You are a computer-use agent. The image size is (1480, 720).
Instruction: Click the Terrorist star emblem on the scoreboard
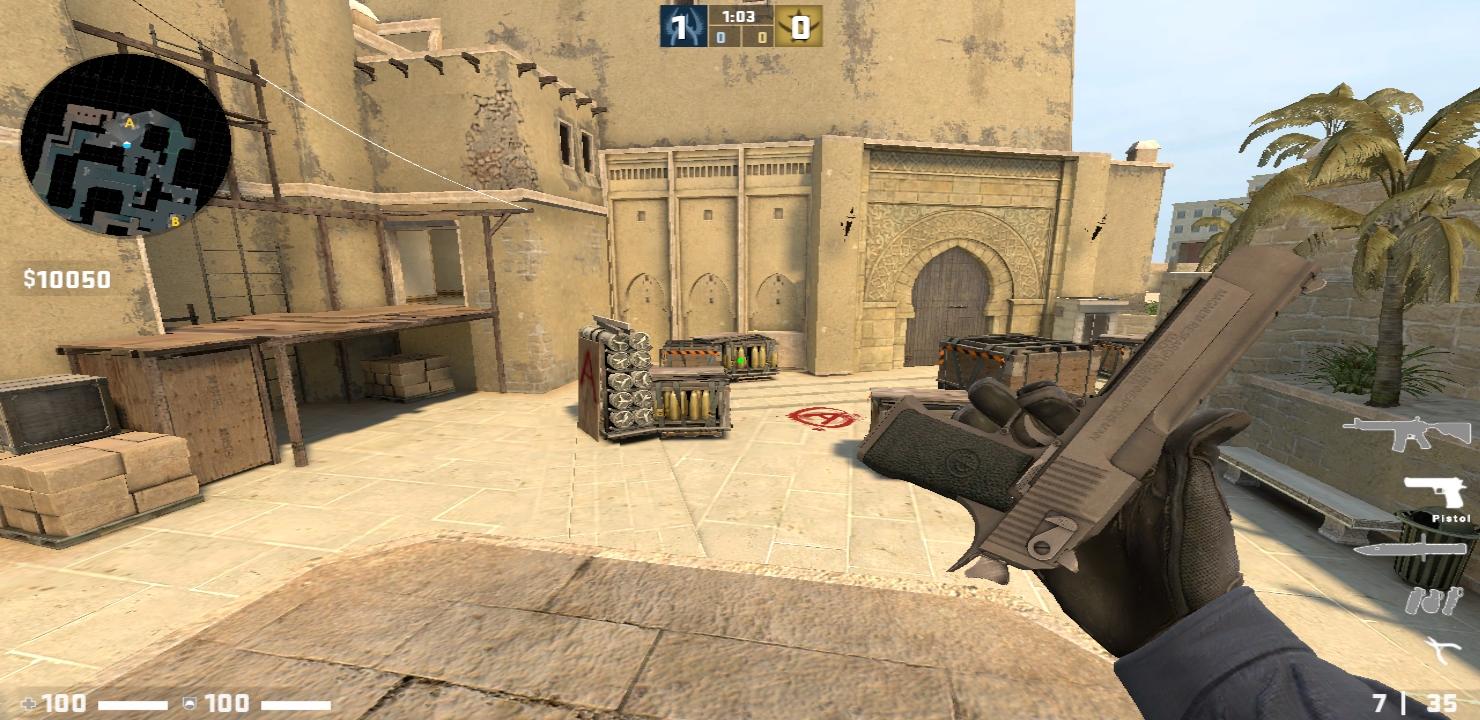pyautogui.click(x=791, y=25)
